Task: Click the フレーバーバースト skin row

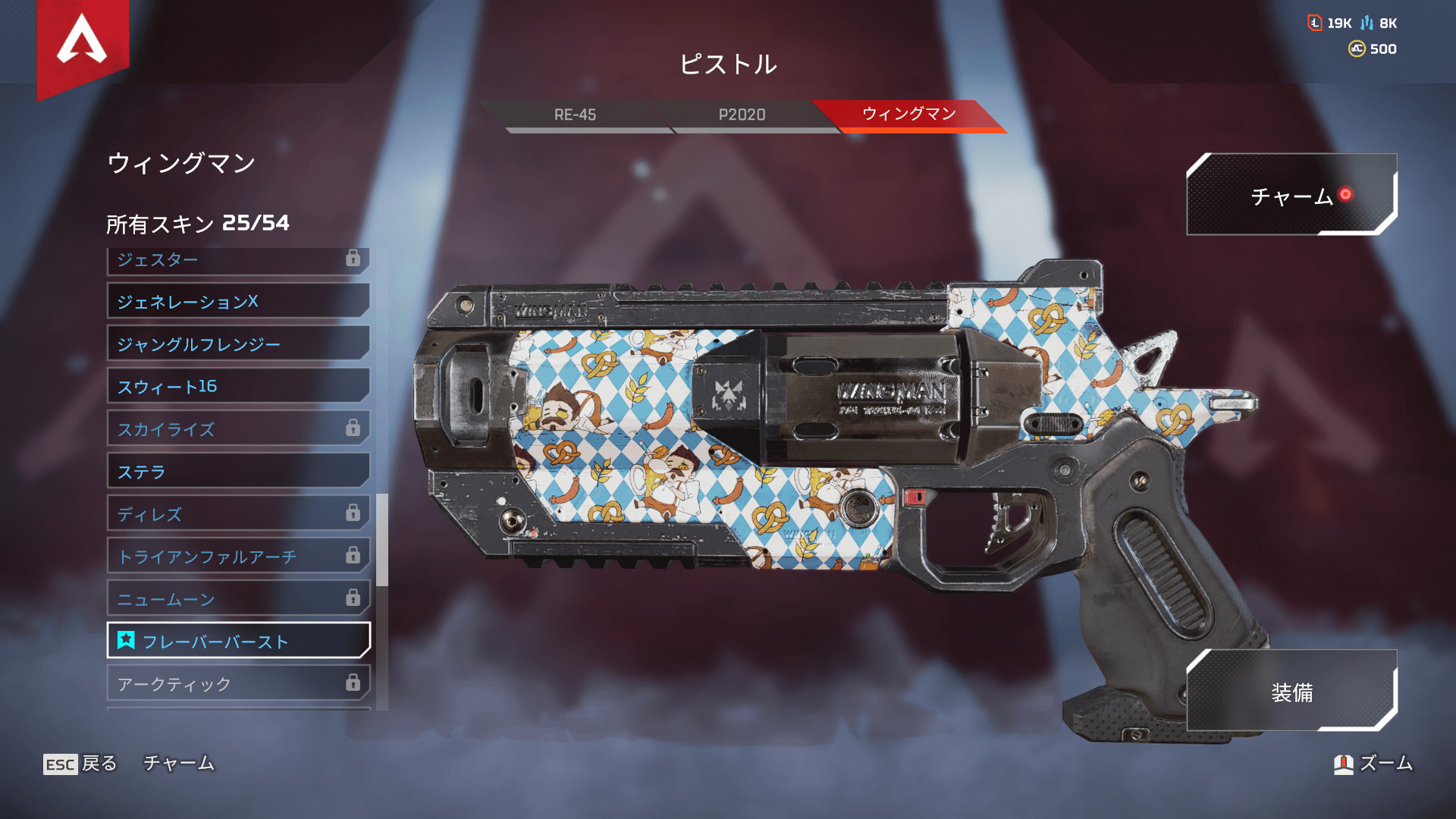Action: click(238, 642)
